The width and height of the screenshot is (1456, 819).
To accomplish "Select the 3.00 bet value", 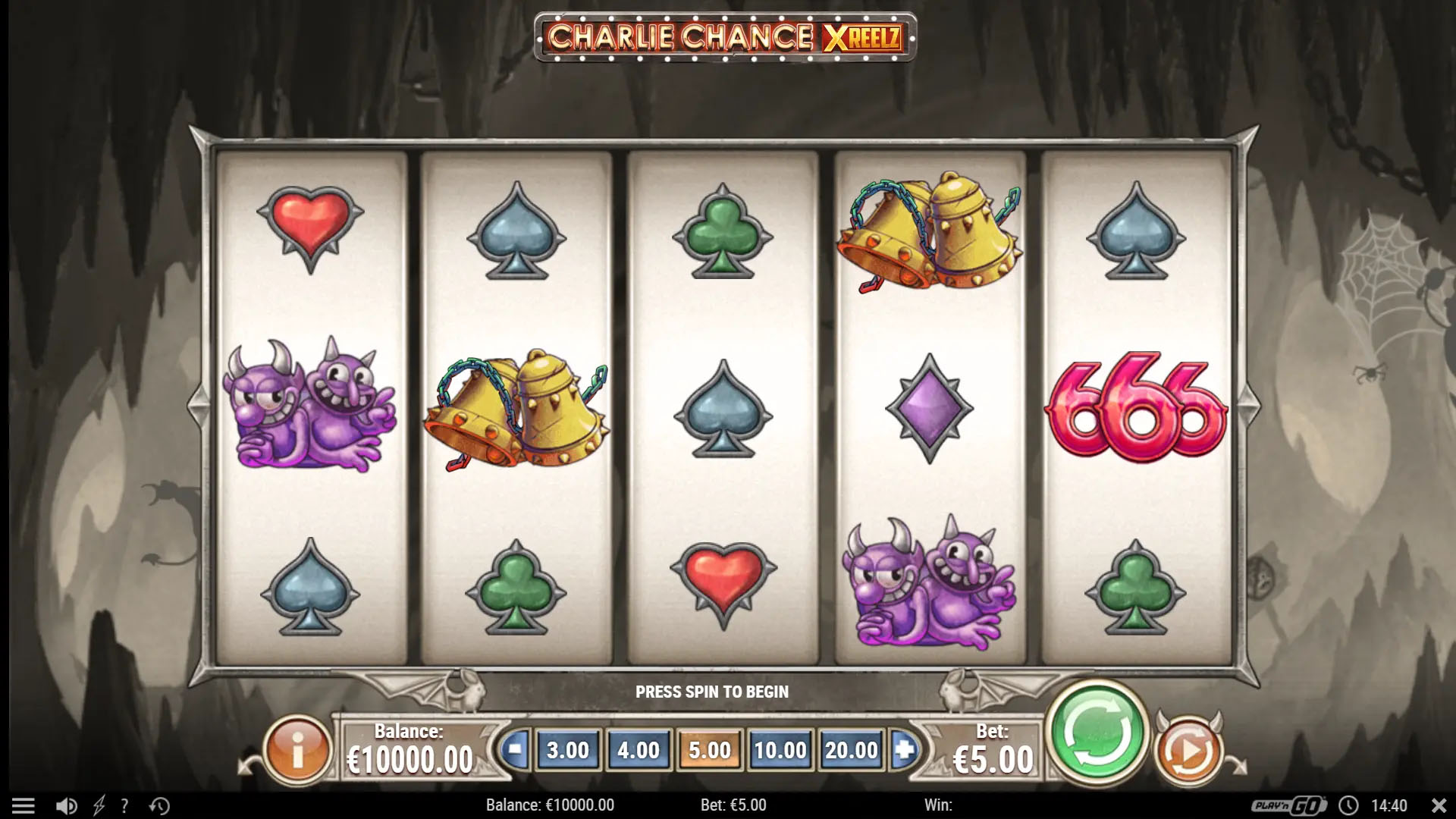I will click(x=568, y=750).
